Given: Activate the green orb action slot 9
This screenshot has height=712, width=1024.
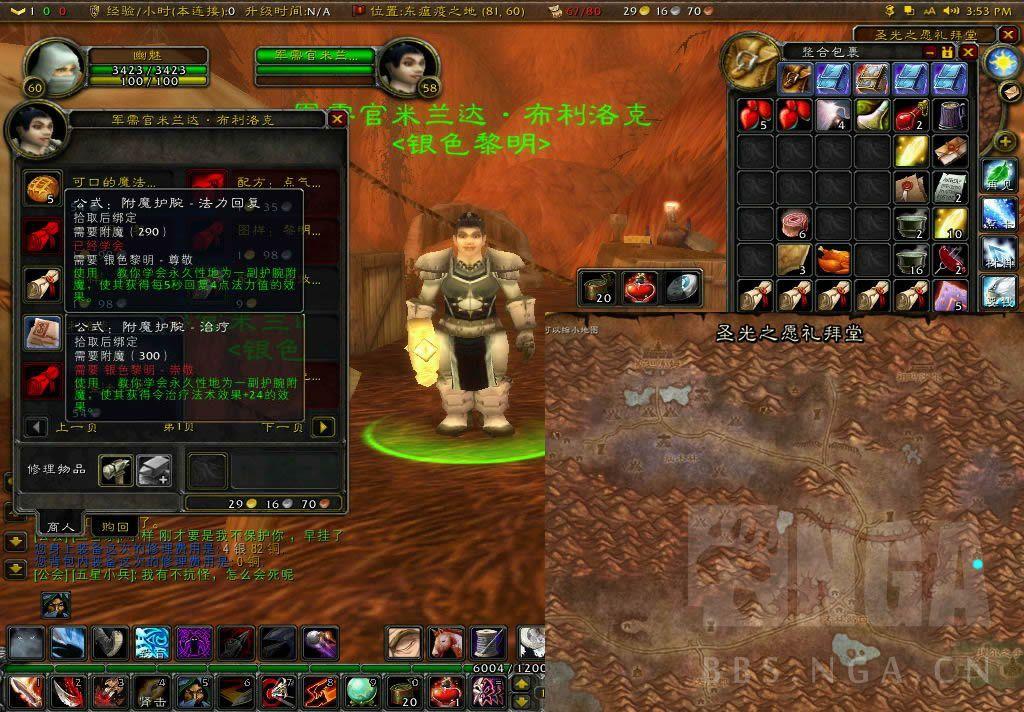Looking at the screenshot, I should pos(361,690).
